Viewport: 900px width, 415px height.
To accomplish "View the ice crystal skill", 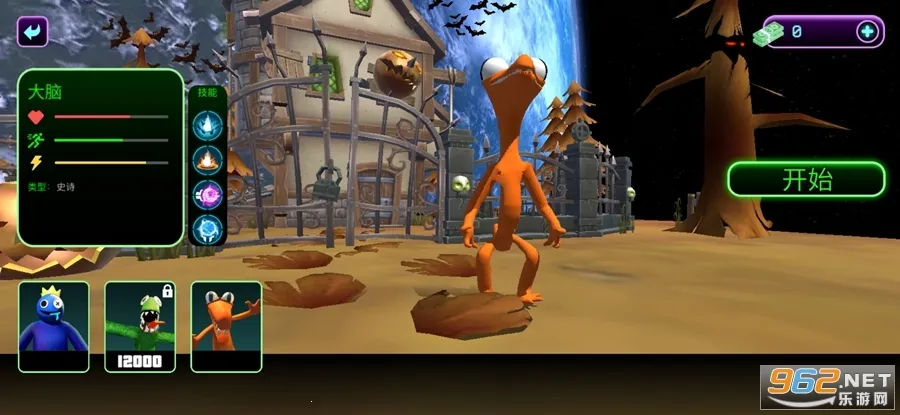I will pyautogui.click(x=207, y=124).
